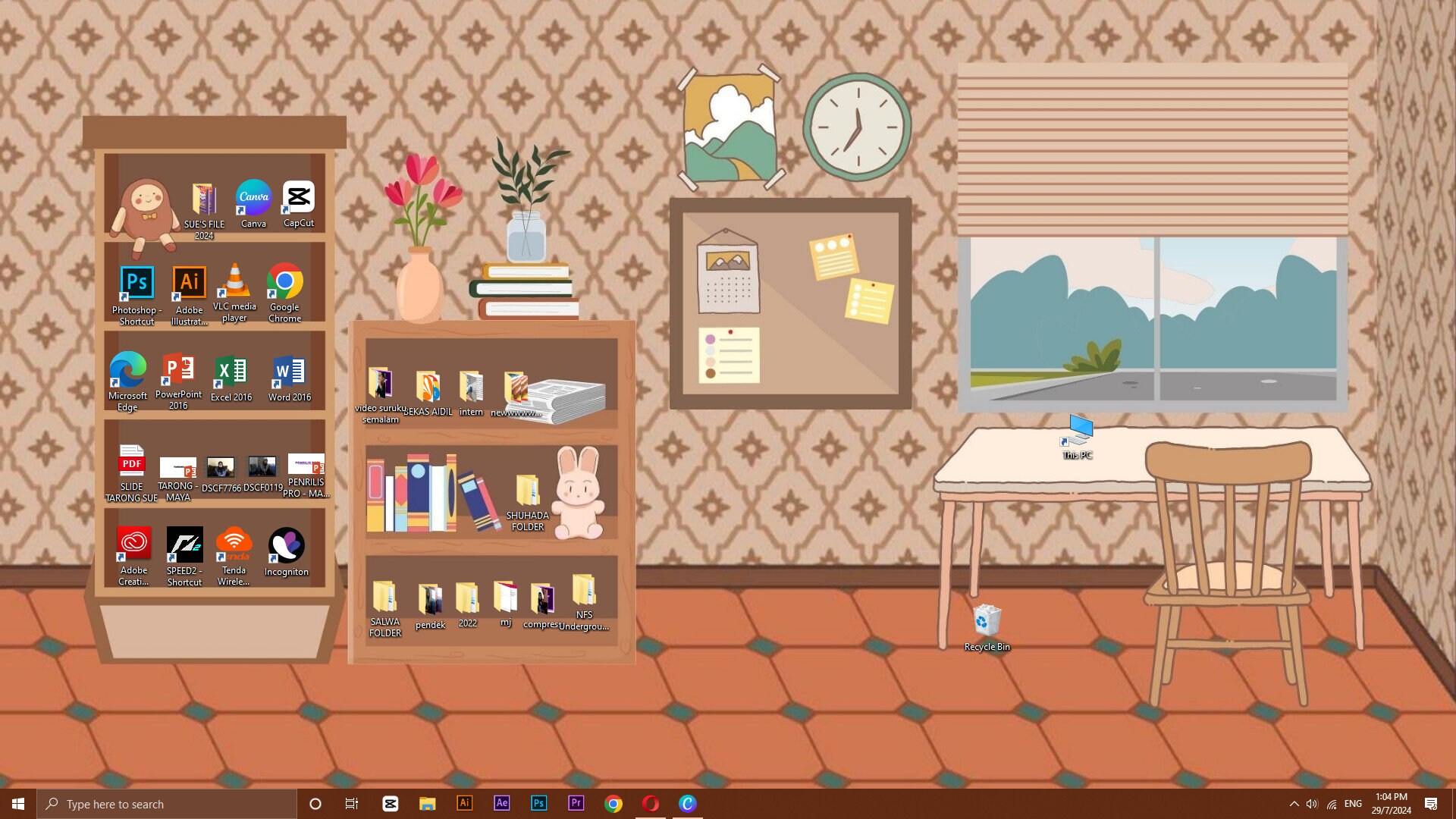1456x819 pixels.
Task: Open the clock and calendar panel
Action: tap(1389, 803)
